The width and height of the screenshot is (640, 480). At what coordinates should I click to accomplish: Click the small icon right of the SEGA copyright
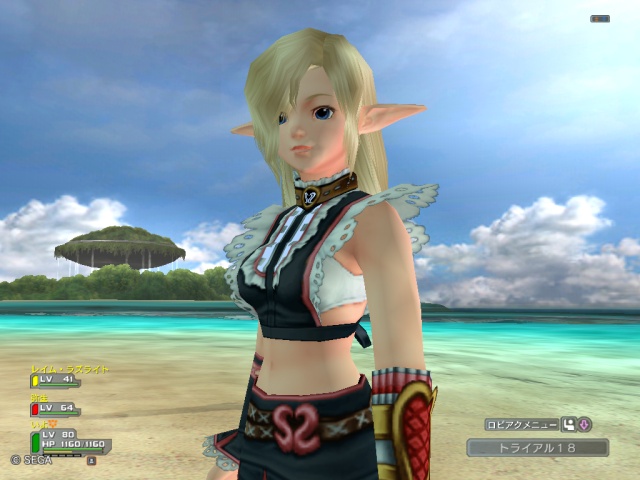click(91, 461)
